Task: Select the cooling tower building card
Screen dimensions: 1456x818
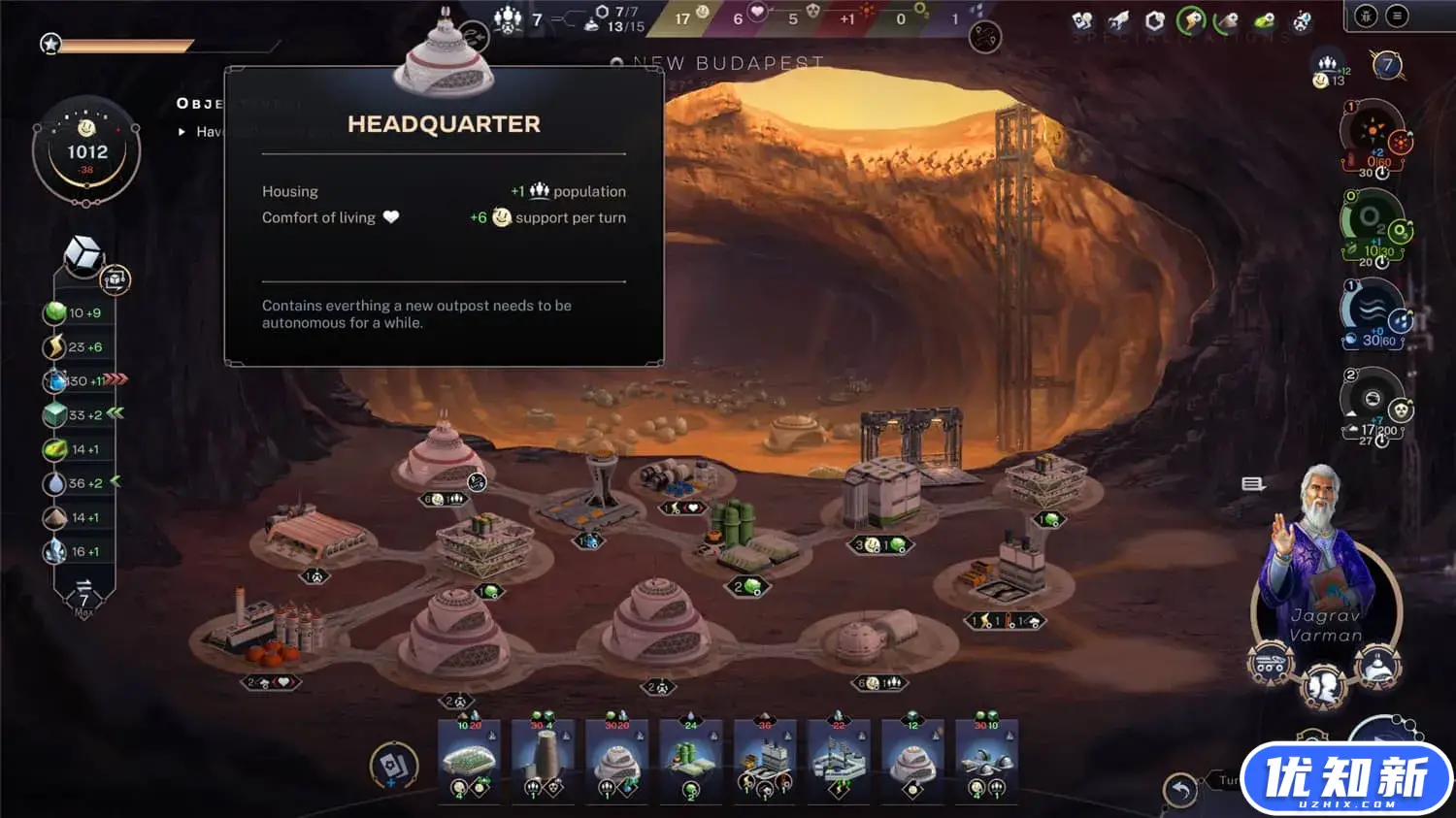Action: click(544, 760)
